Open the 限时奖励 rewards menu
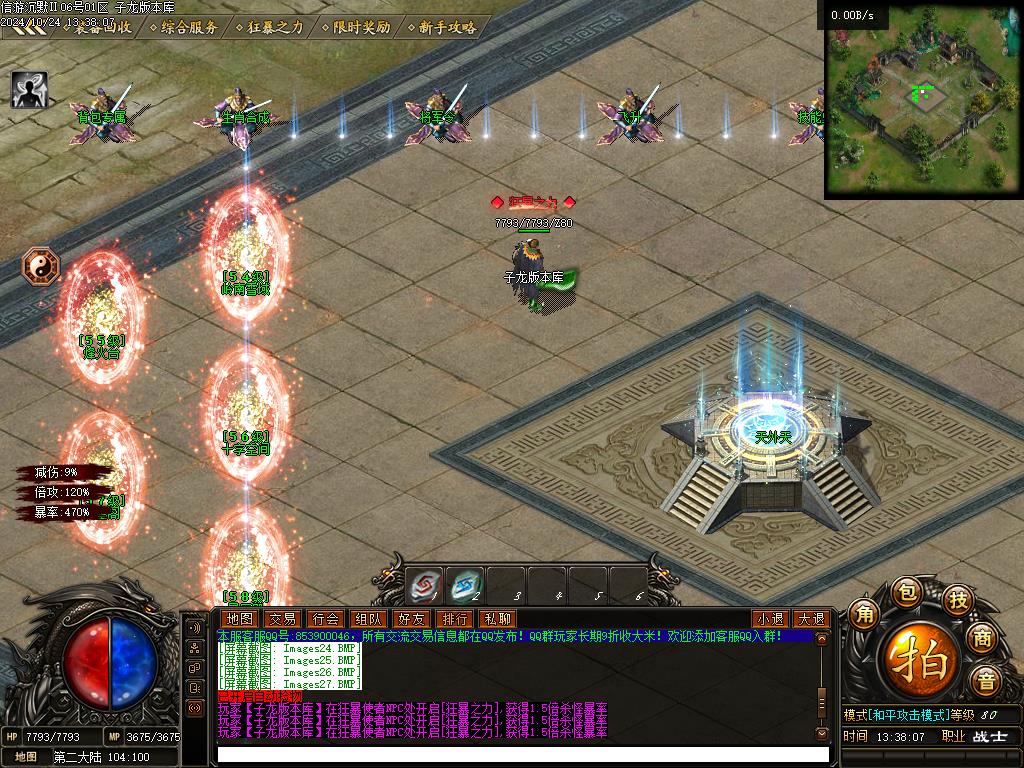 [x=361, y=27]
